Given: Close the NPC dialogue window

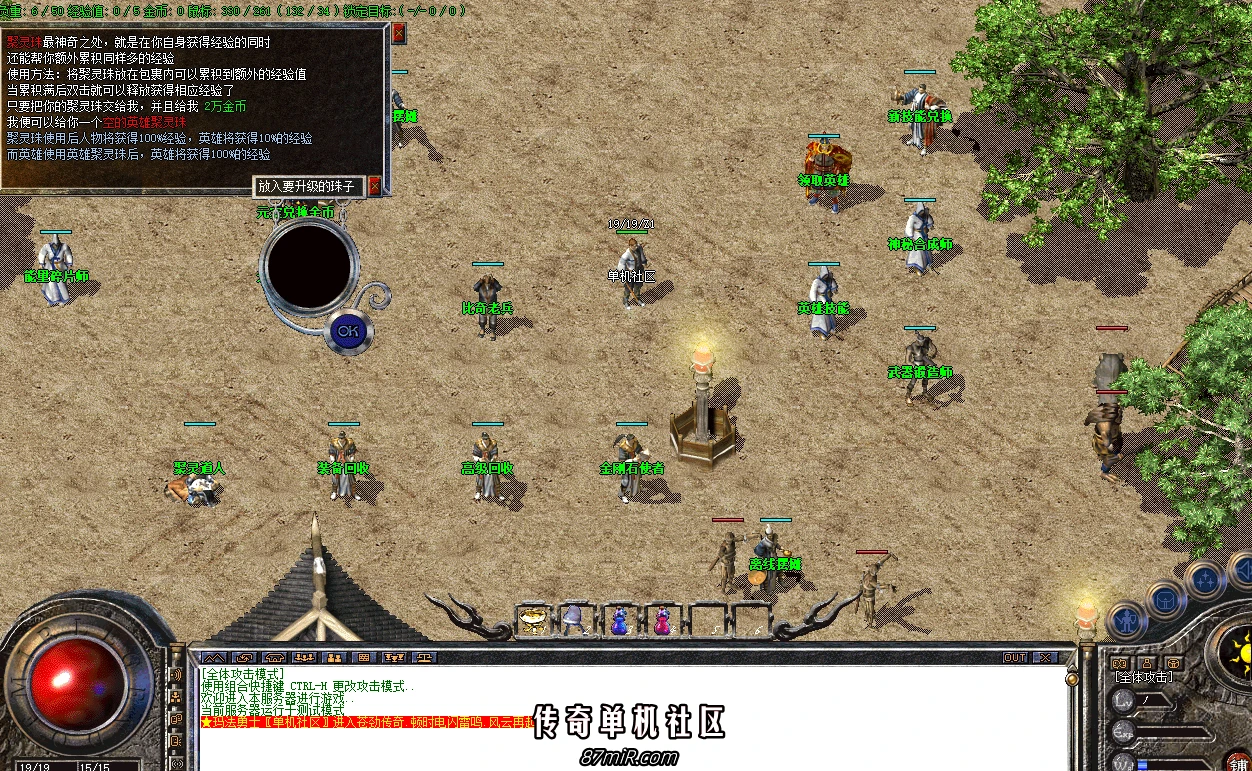Looking at the screenshot, I should pos(399,34).
